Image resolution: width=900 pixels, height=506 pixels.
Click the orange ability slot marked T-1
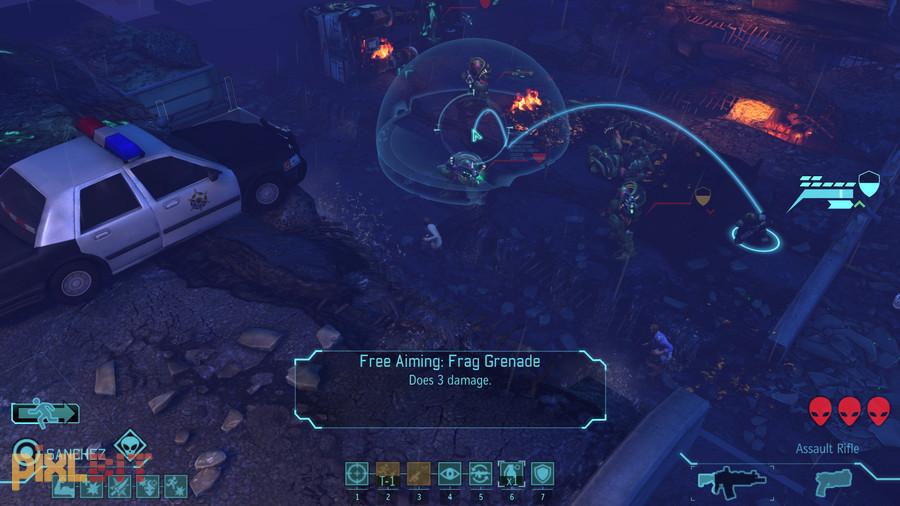coord(387,472)
